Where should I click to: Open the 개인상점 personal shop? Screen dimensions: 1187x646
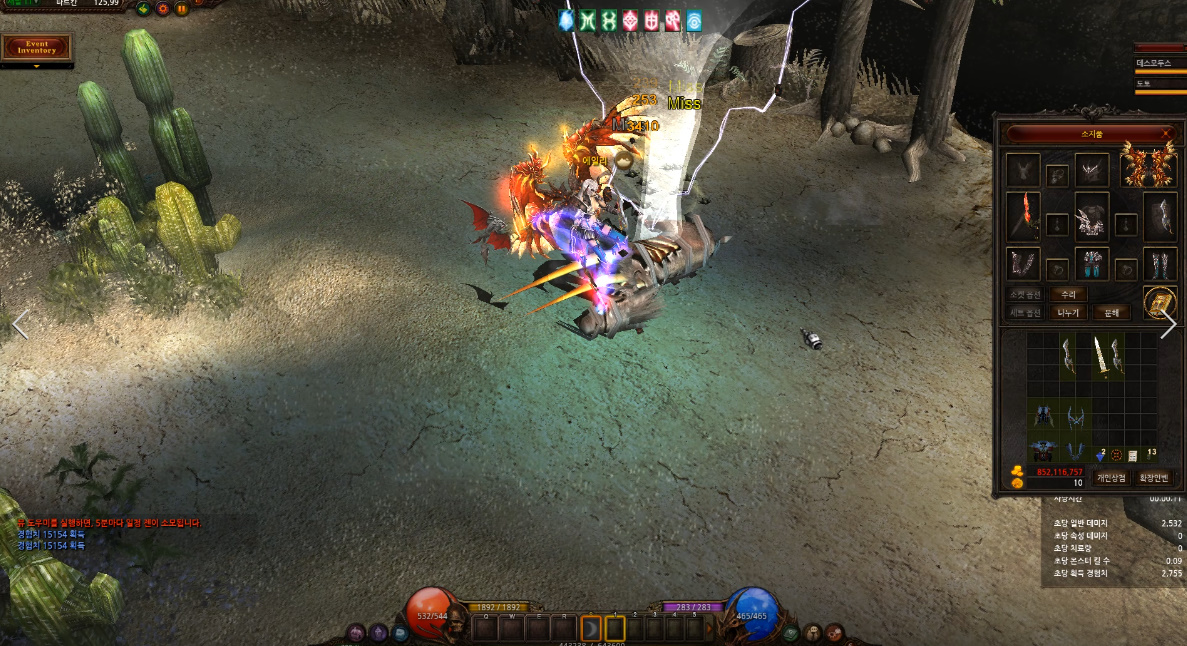tap(1110, 478)
